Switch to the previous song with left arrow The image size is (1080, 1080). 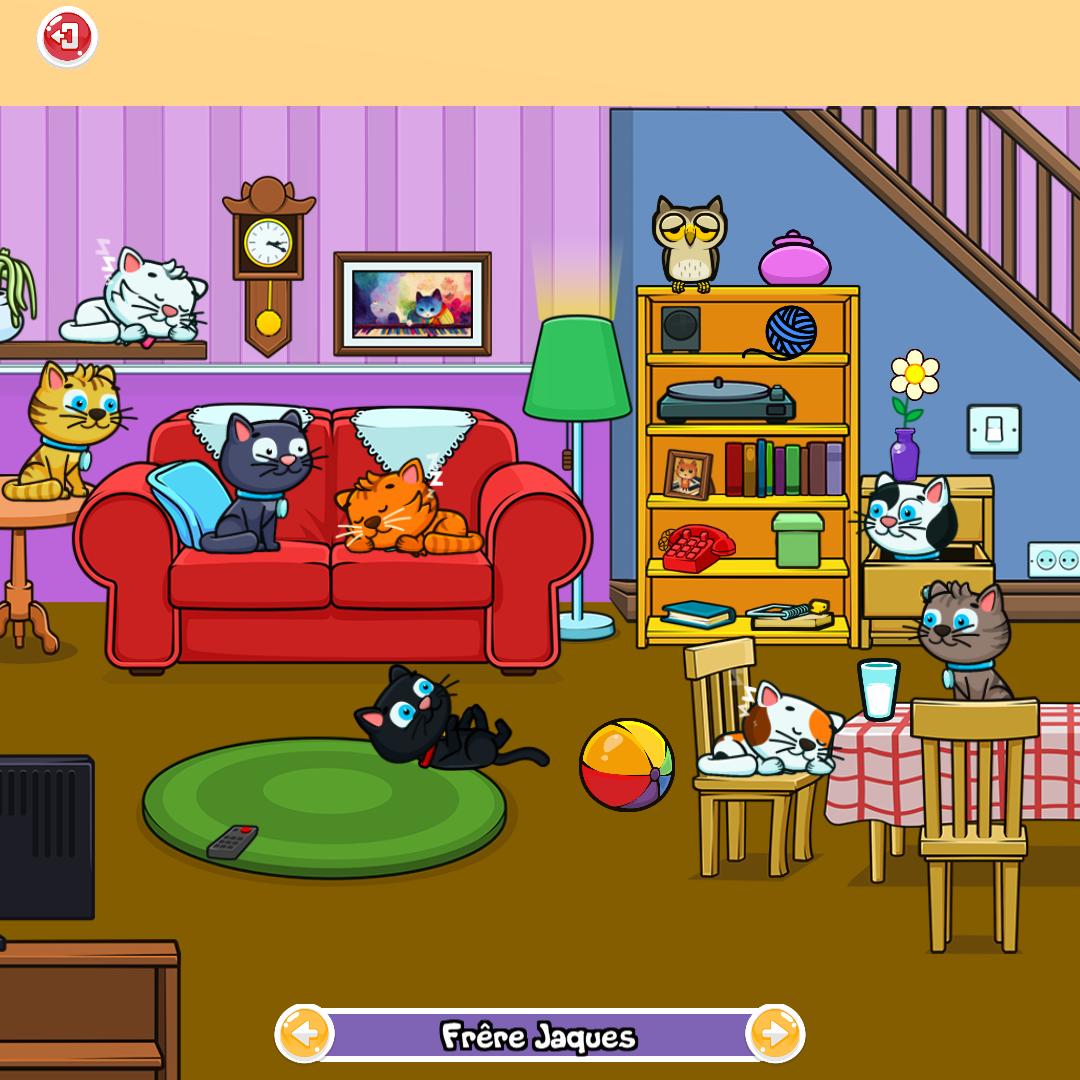point(305,1034)
